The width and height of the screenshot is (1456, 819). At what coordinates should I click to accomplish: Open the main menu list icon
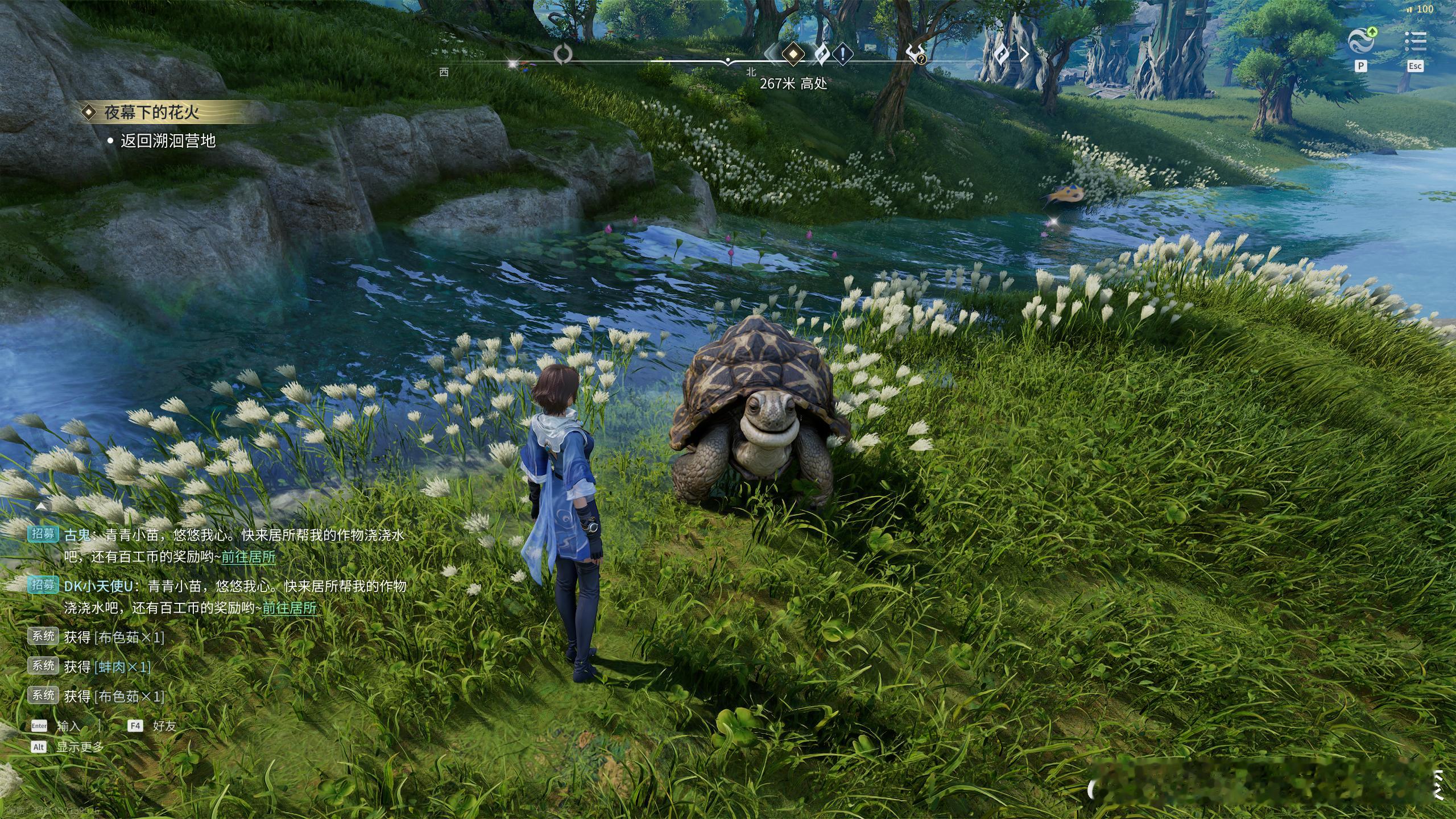coord(1415,42)
